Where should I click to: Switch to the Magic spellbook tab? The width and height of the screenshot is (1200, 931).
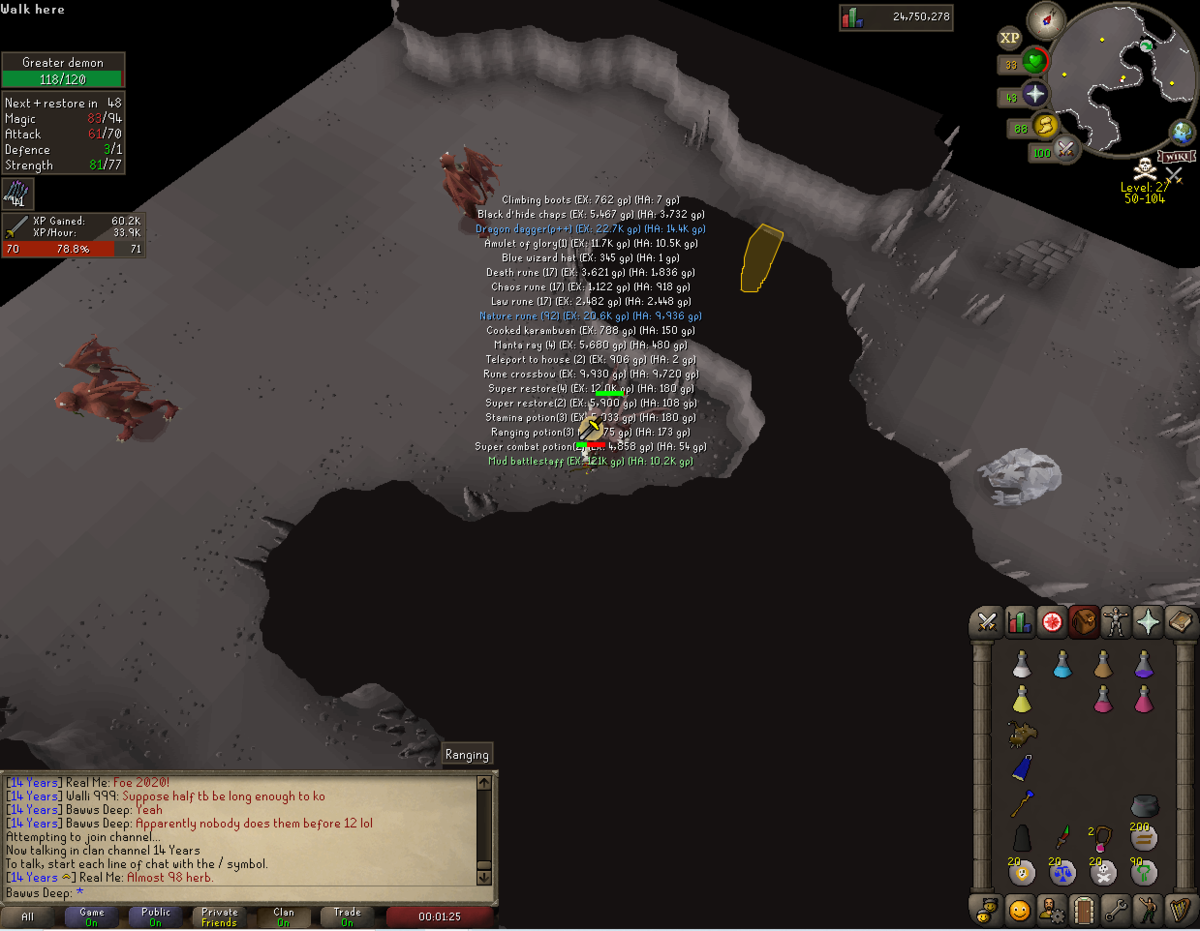(x=1180, y=622)
